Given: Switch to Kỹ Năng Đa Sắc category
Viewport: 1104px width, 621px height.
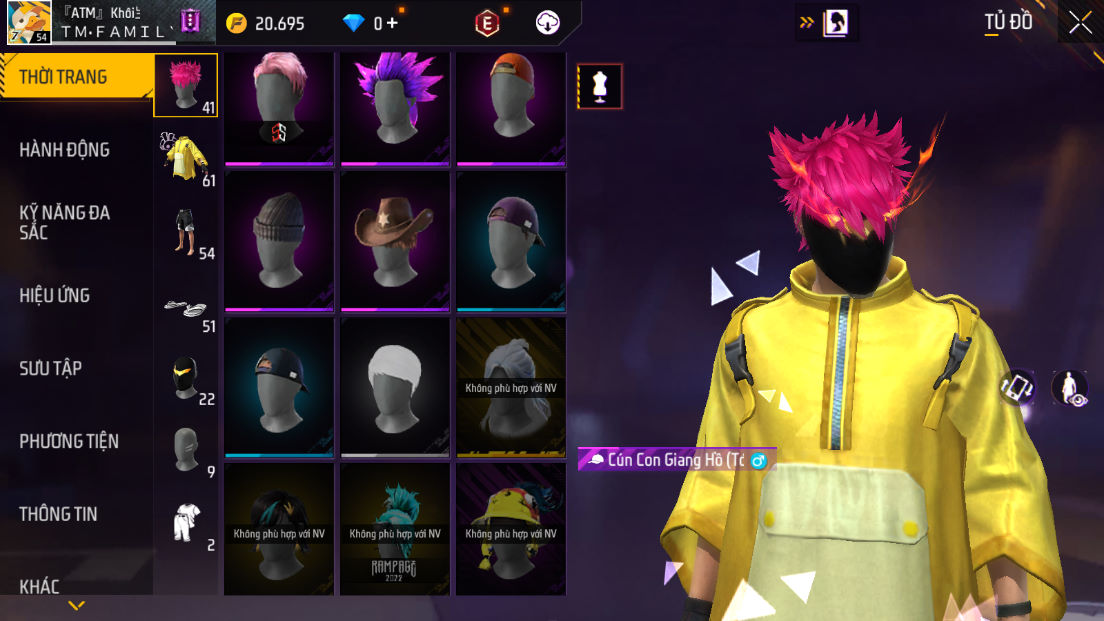Looking at the screenshot, I should 65,222.
